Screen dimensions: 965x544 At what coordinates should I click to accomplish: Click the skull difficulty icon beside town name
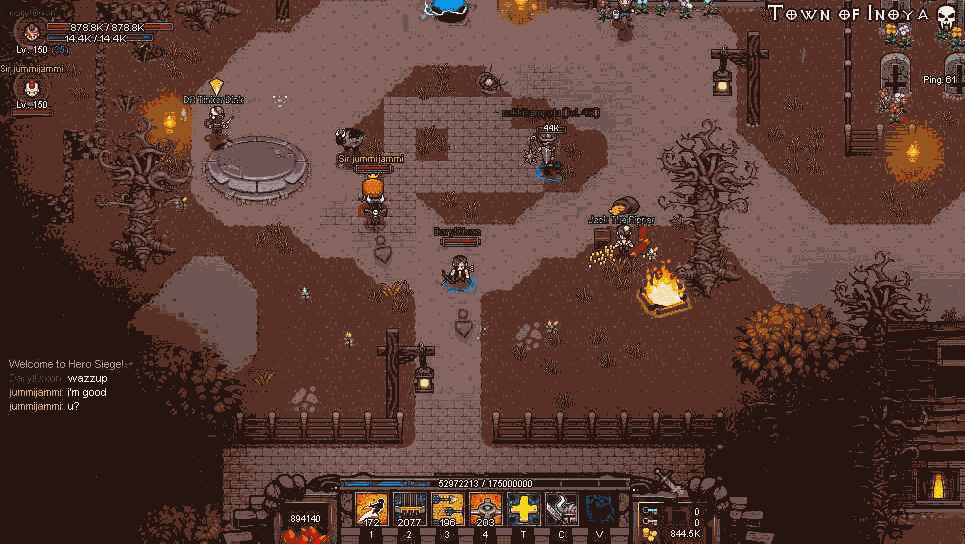pyautogui.click(x=947, y=15)
